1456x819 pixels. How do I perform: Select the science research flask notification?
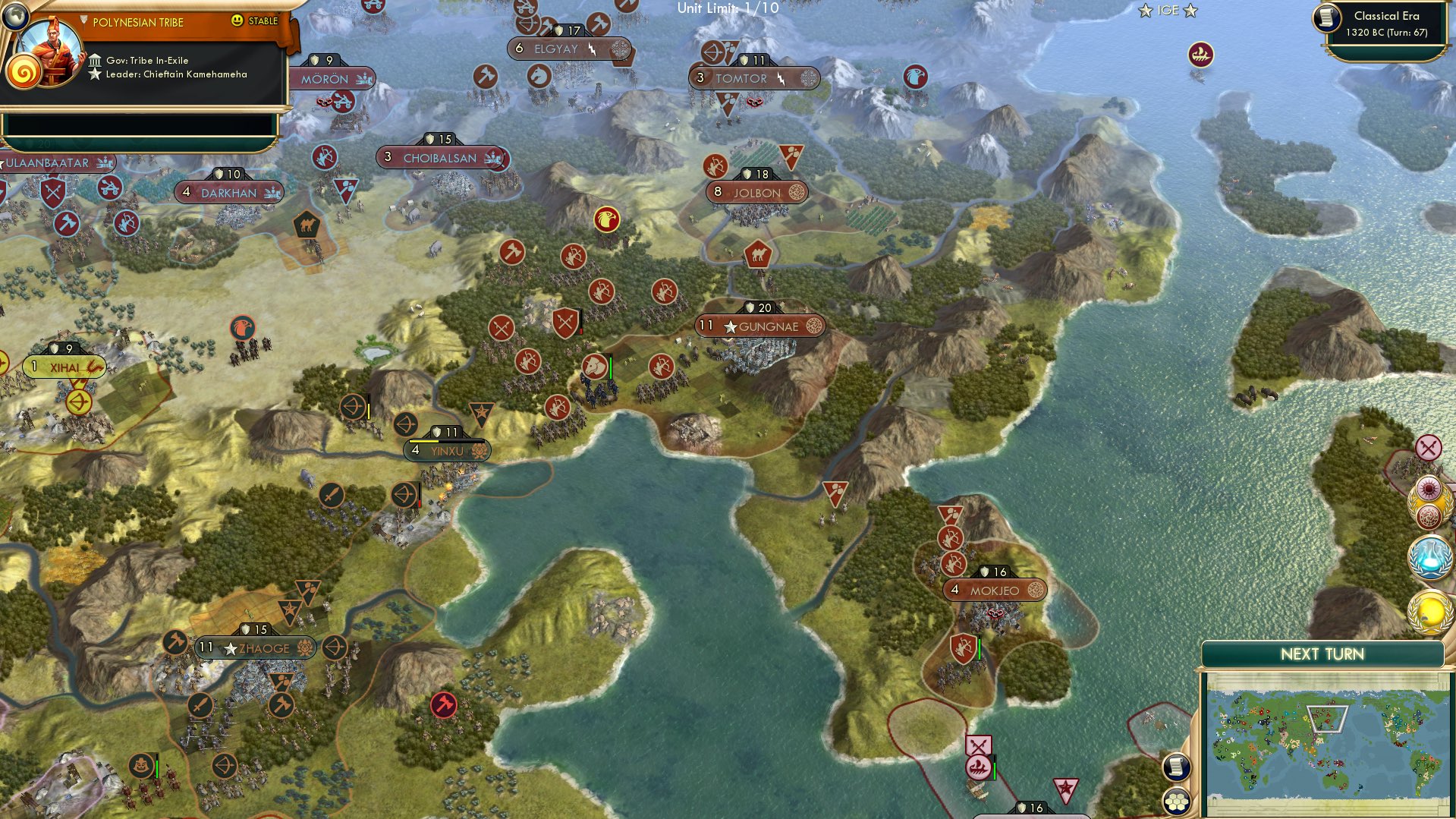pos(1429,557)
